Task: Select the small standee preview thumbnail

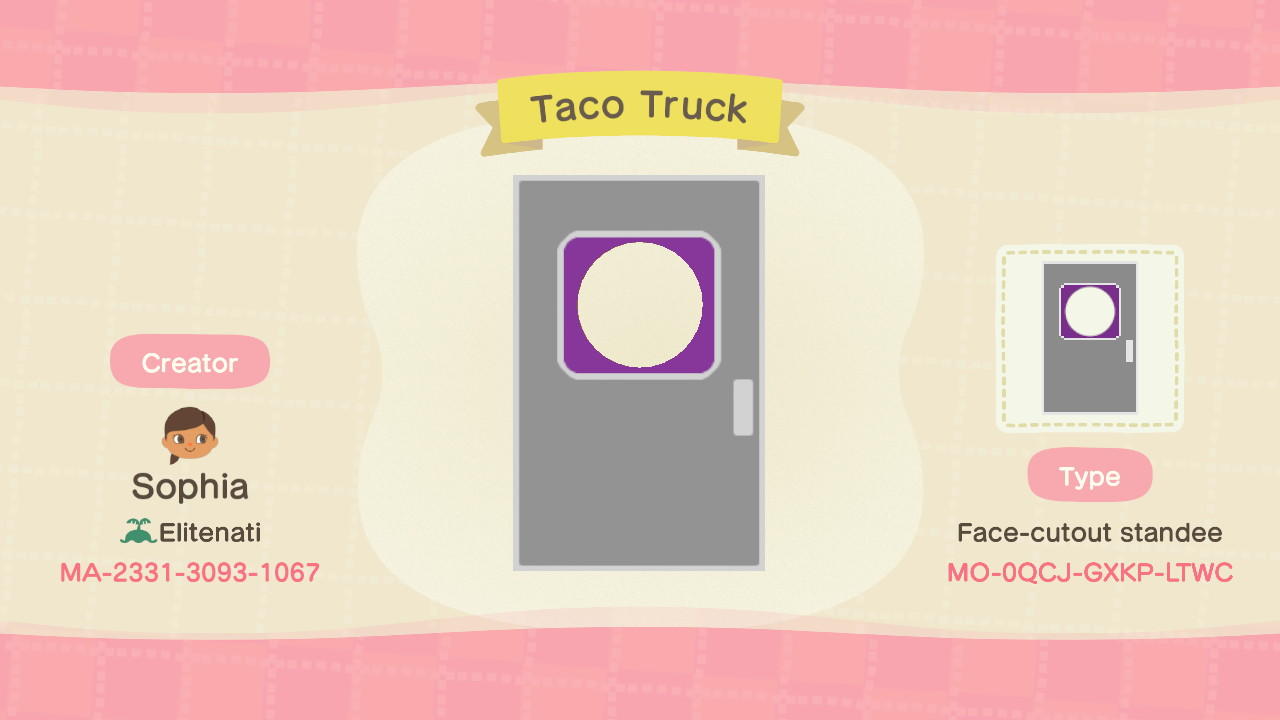Action: pyautogui.click(x=1089, y=339)
